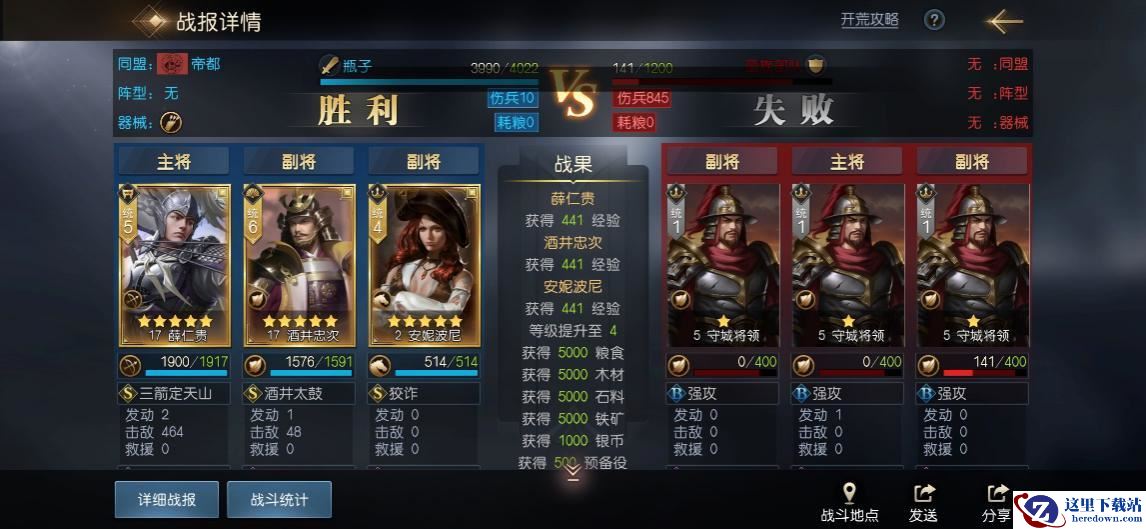The height and width of the screenshot is (529, 1146).
Task: View the 三箭定天山 skill
Action: 175,393
